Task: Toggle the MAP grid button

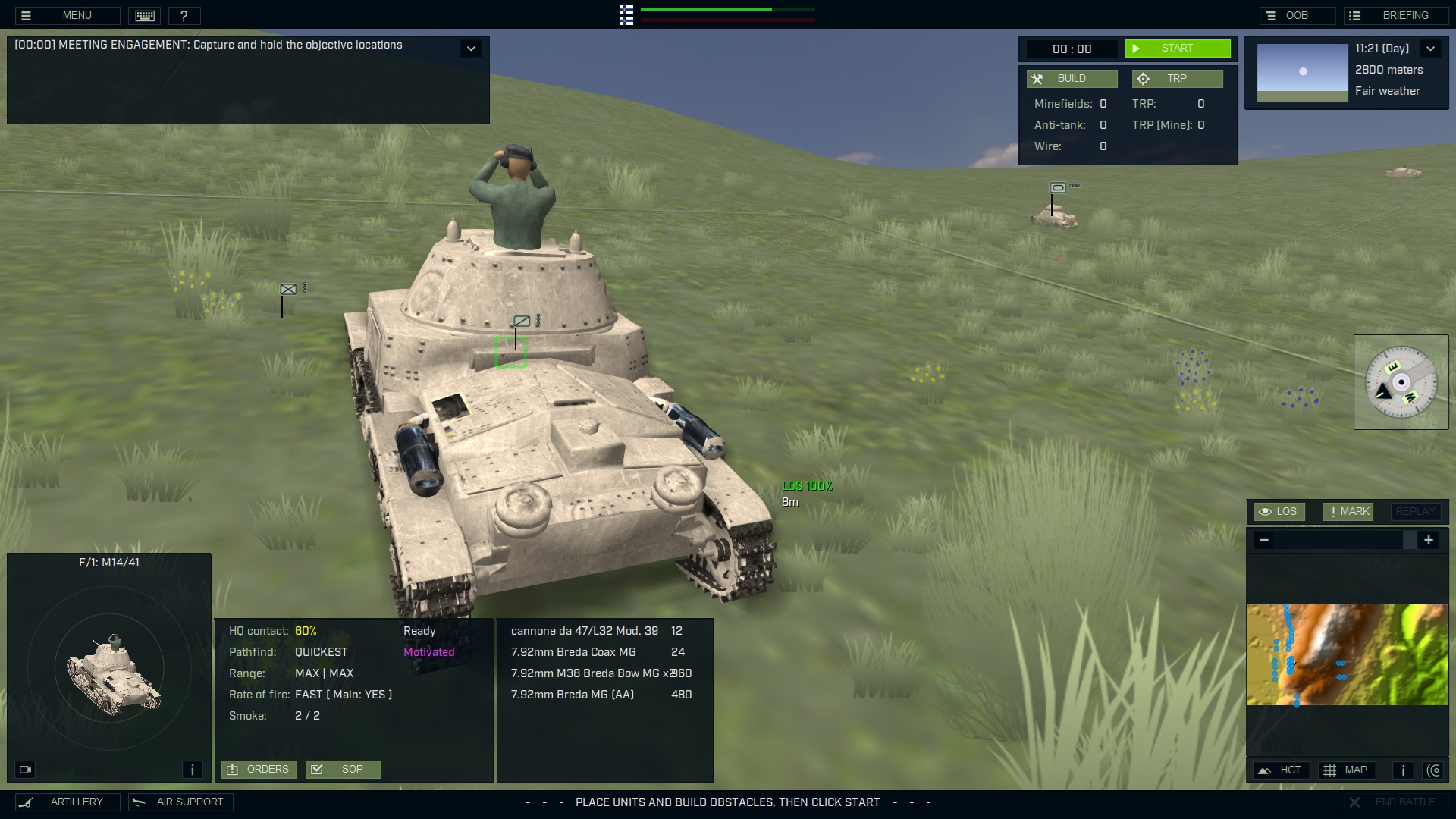Action: (x=1346, y=770)
